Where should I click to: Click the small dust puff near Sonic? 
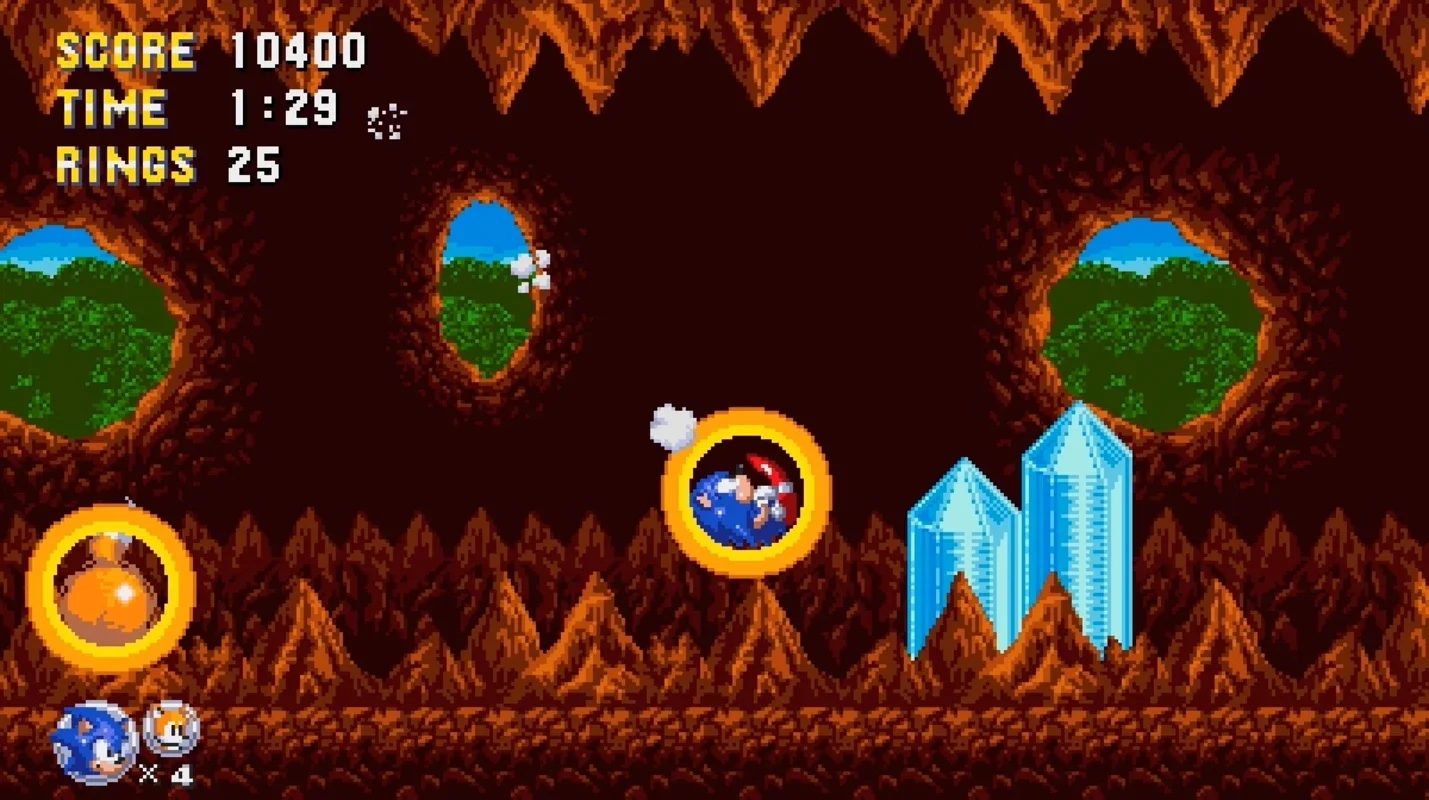click(x=672, y=427)
